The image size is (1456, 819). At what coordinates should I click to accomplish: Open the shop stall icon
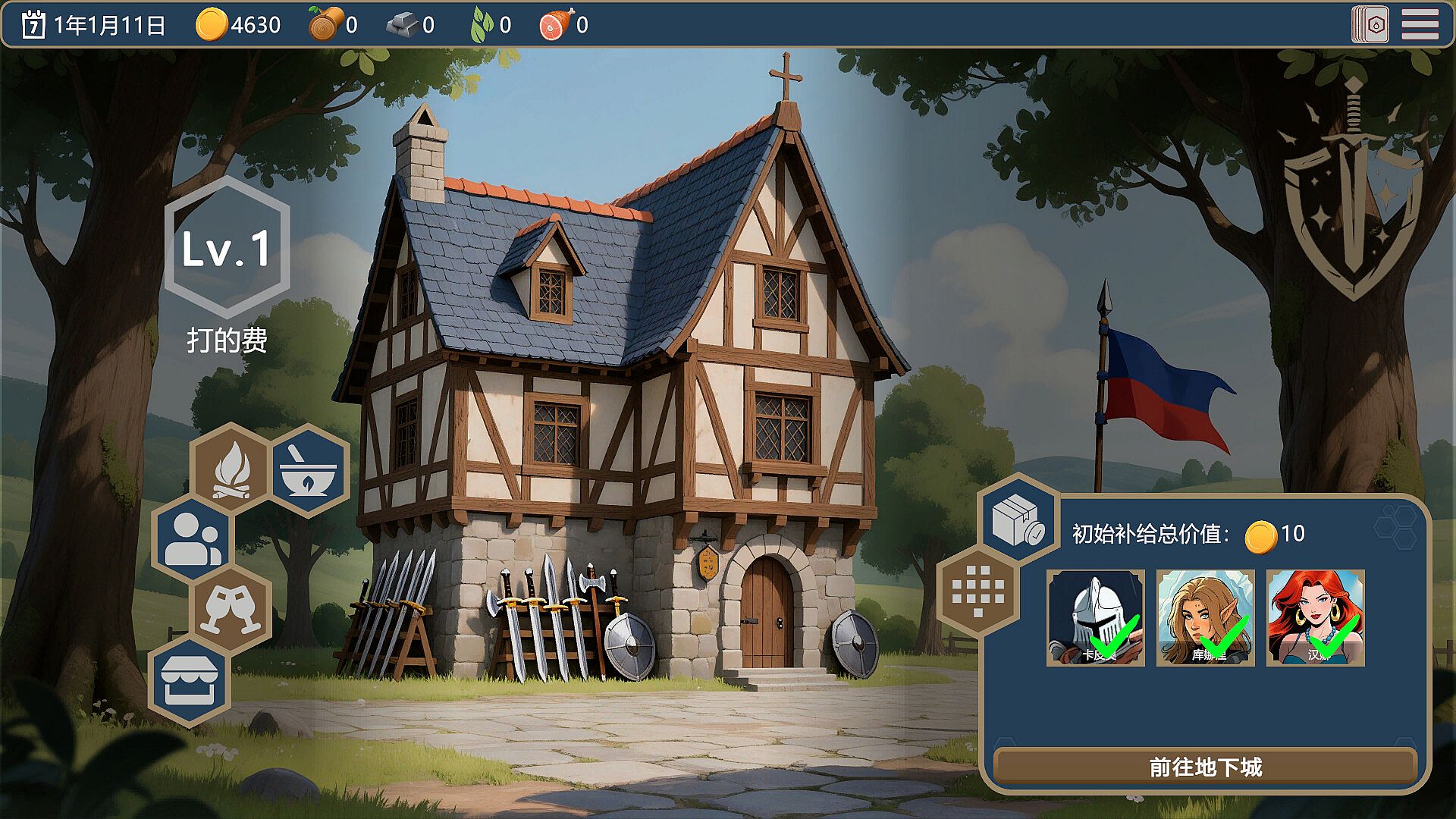[x=190, y=680]
